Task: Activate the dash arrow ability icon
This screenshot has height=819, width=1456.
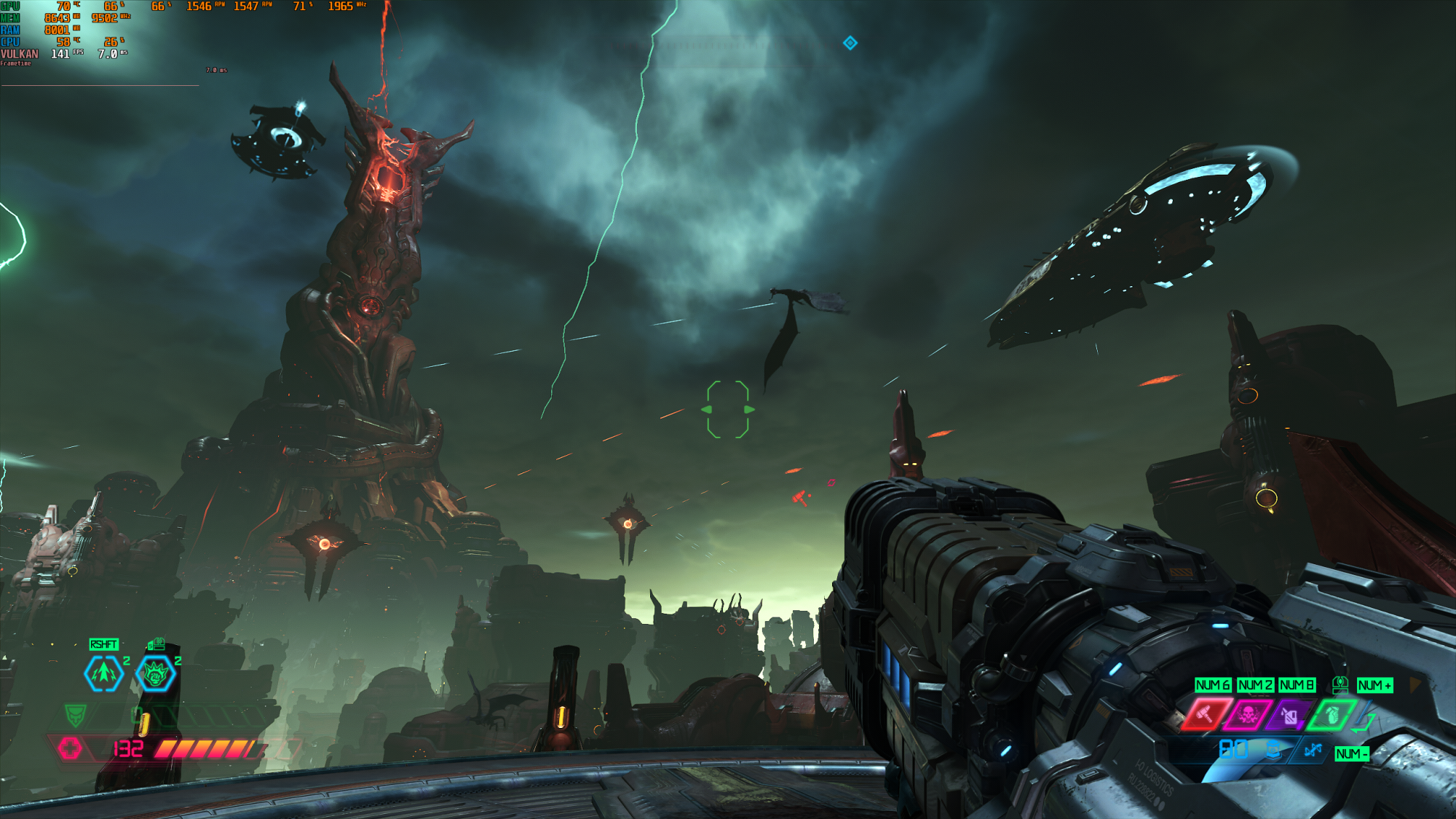Action: pos(104,673)
